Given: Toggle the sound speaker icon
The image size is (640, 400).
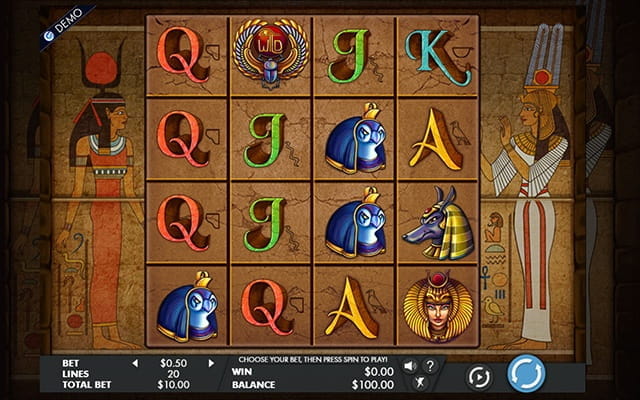Looking at the screenshot, I should [x=410, y=365].
